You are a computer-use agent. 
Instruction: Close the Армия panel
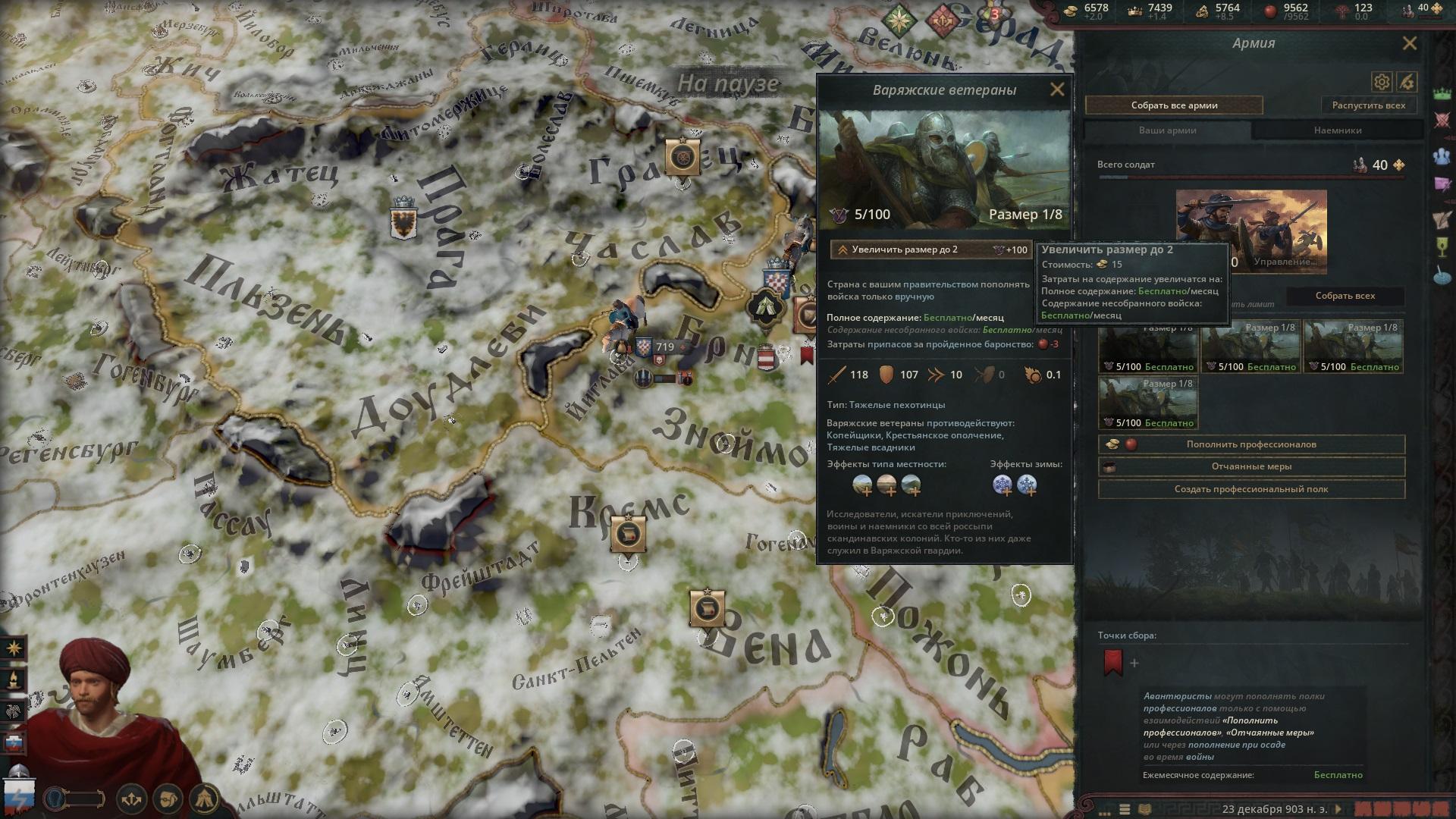coord(1409,44)
